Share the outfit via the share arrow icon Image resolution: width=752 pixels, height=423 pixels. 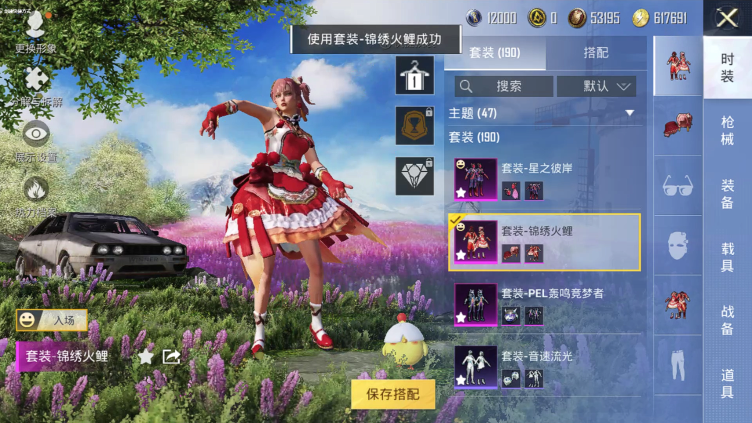[171, 356]
